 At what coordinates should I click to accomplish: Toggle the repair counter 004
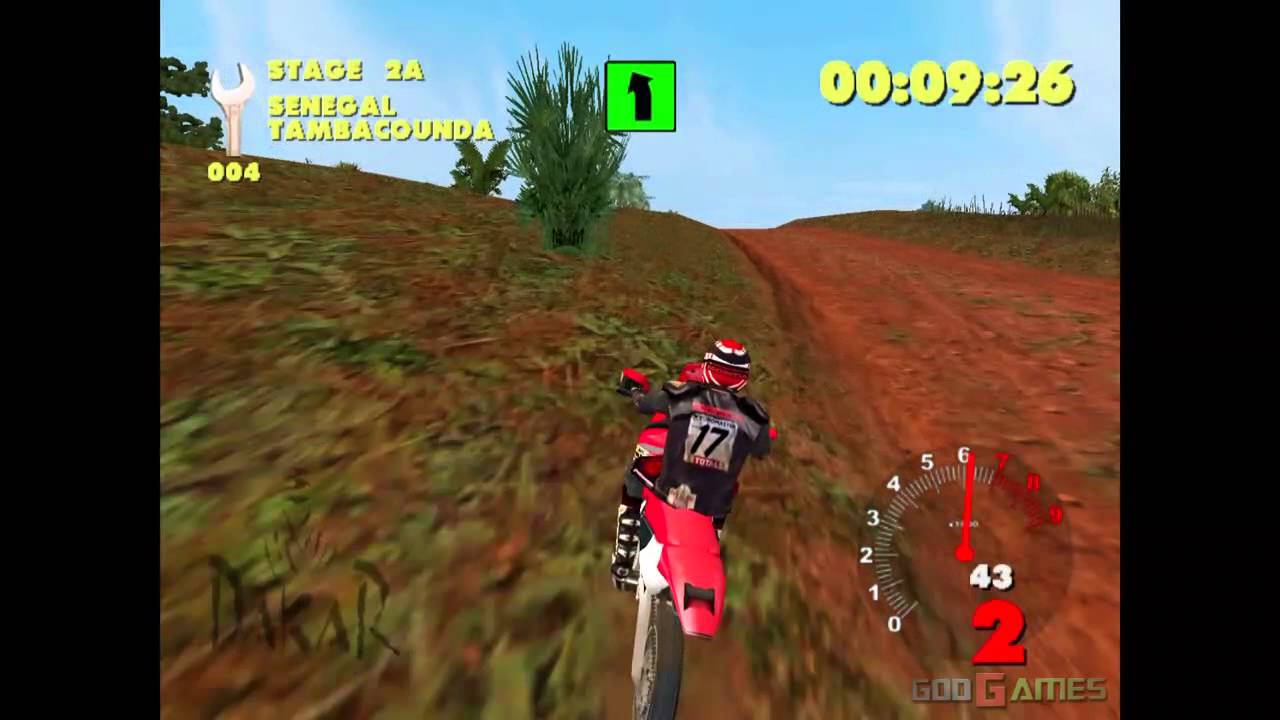pos(235,172)
